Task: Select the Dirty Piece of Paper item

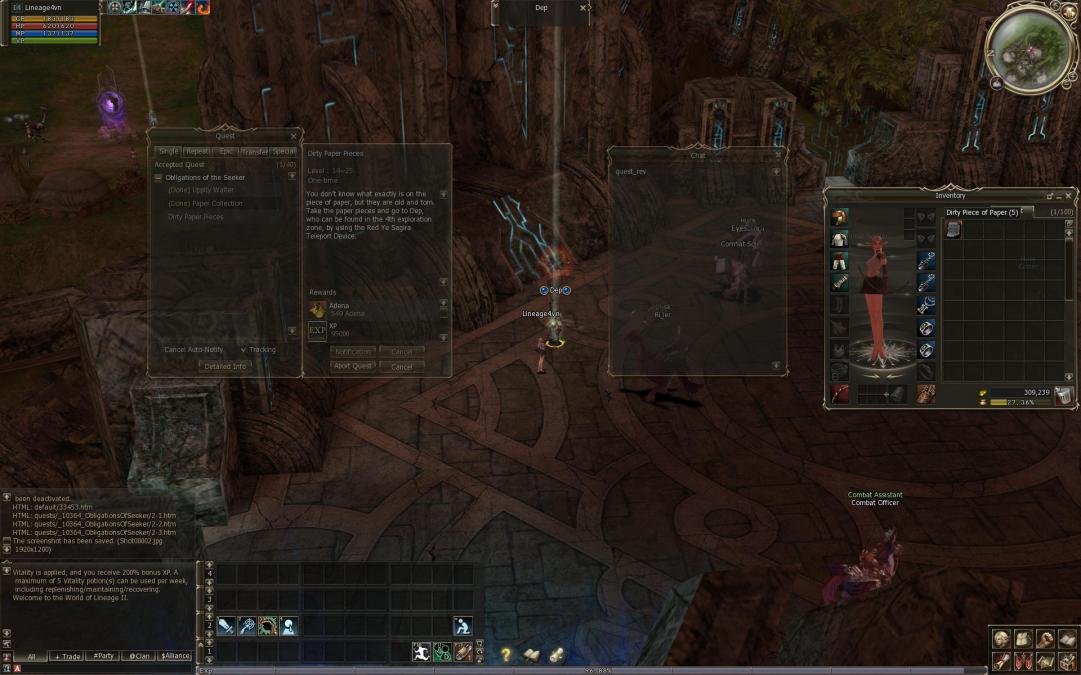Action: click(953, 229)
